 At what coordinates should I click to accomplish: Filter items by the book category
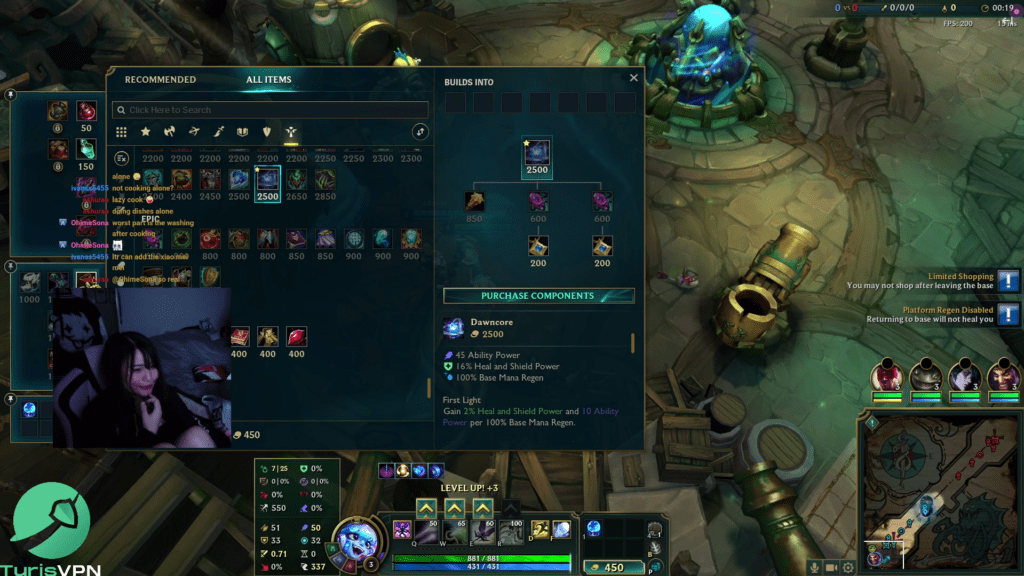click(242, 132)
